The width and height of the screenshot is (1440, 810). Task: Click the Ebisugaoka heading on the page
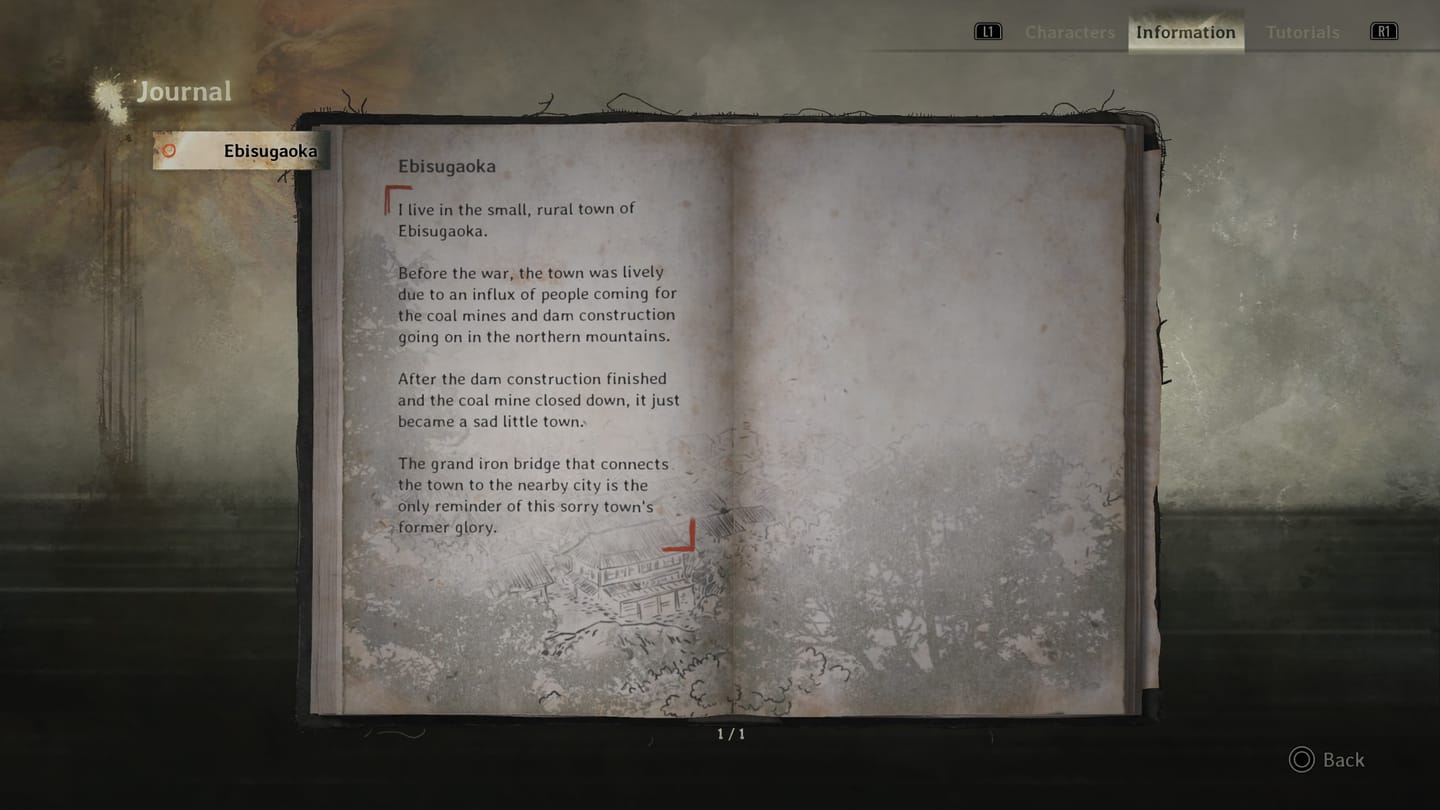coord(447,166)
